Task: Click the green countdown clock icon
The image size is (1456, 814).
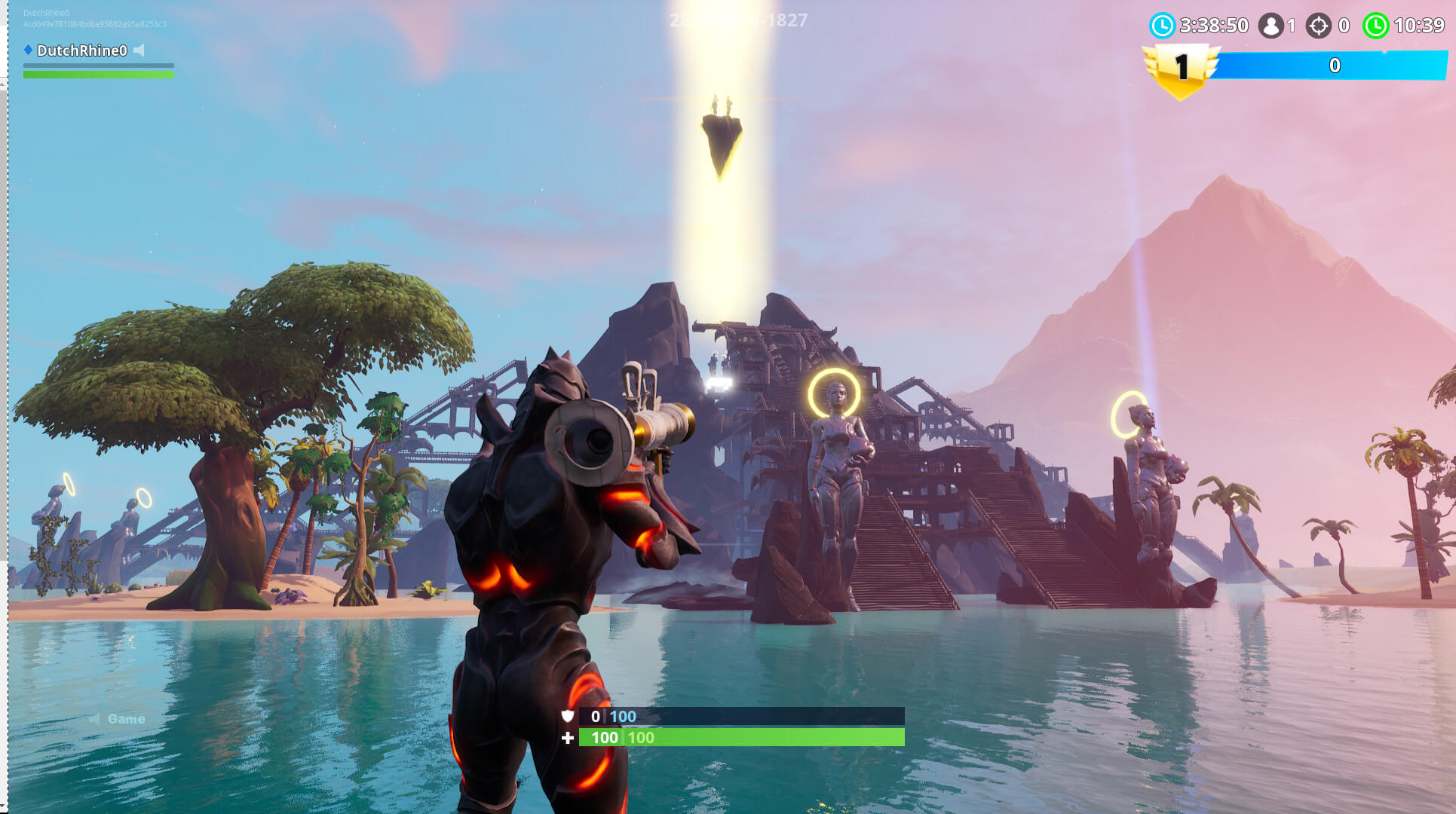Action: click(1377, 25)
